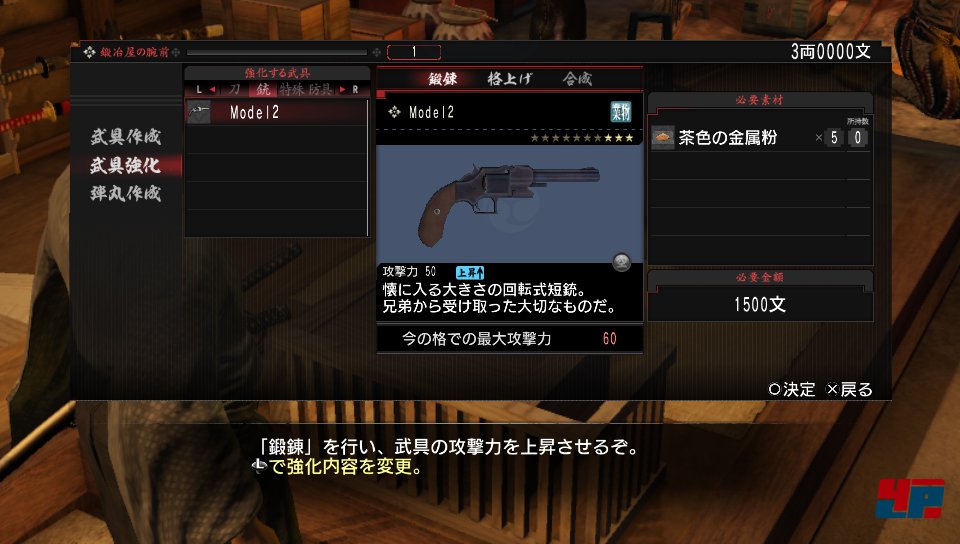Select the Model2 row in weapon list
960x544 pixels.
pos(277,113)
